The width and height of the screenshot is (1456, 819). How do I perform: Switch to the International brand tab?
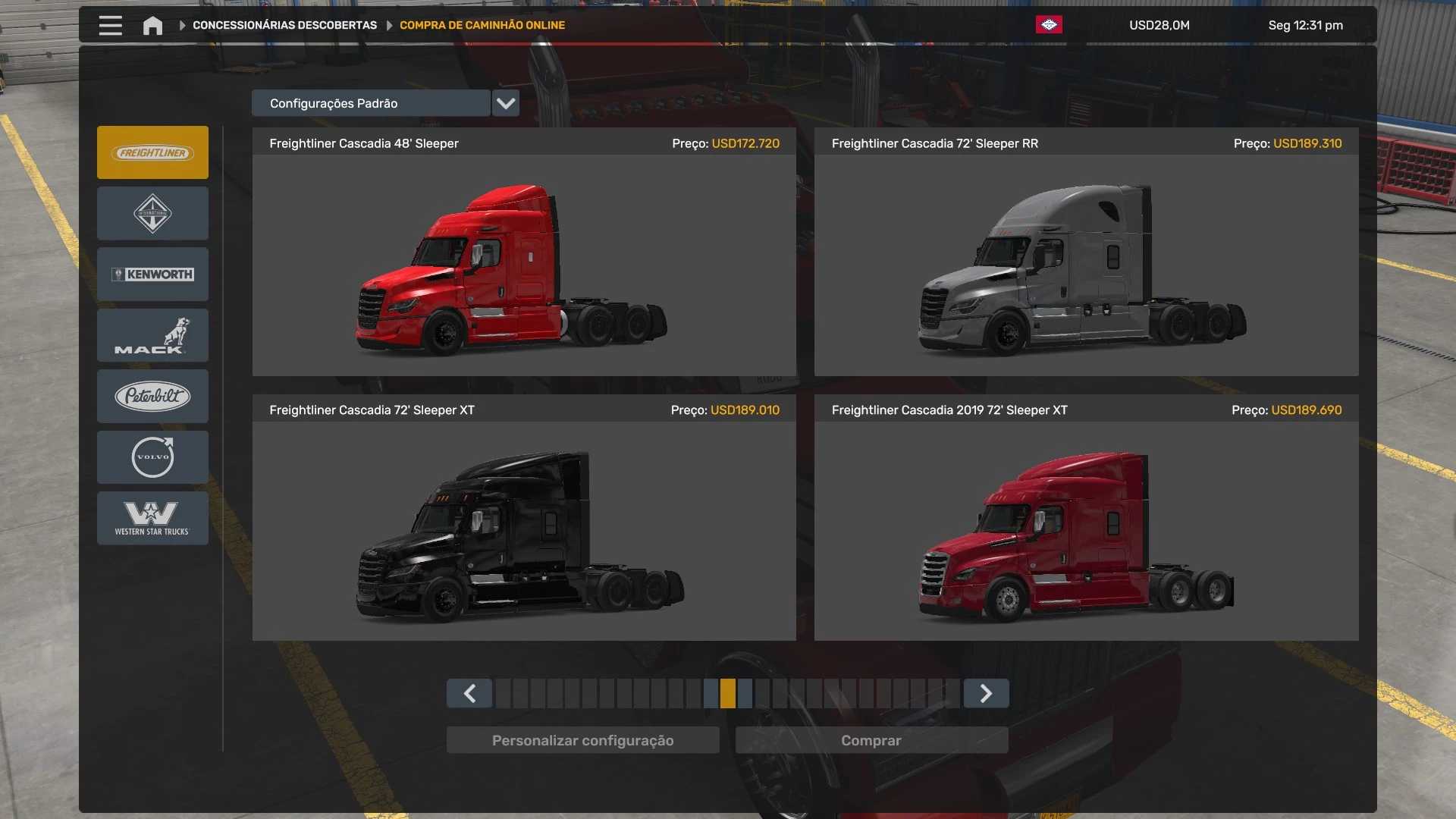tap(152, 214)
